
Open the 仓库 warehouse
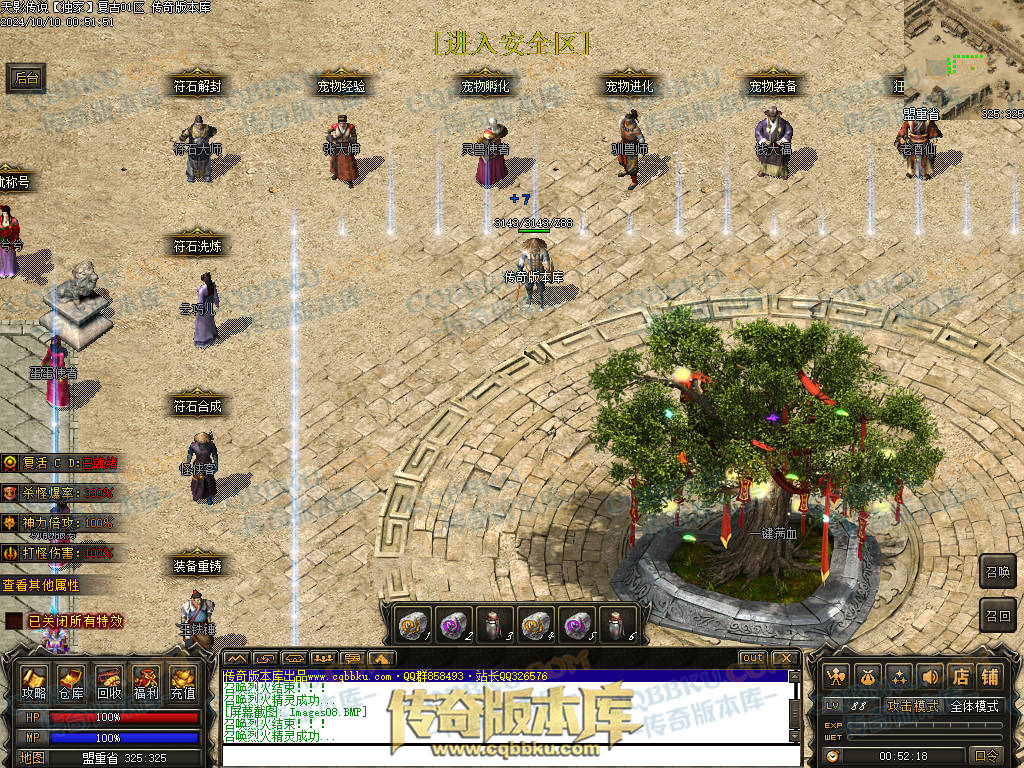coord(71,682)
